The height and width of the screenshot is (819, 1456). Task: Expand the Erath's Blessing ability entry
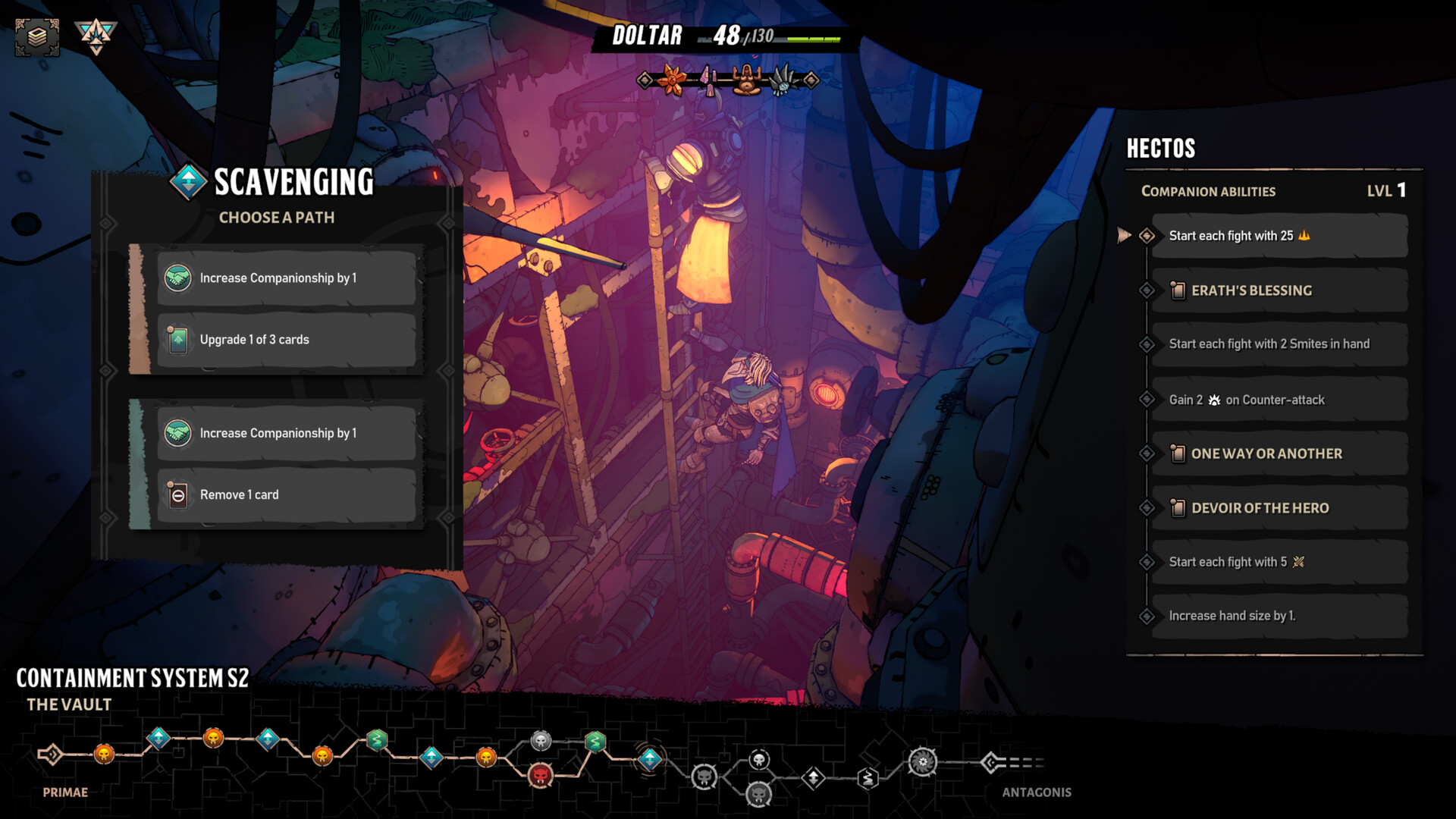(1279, 290)
